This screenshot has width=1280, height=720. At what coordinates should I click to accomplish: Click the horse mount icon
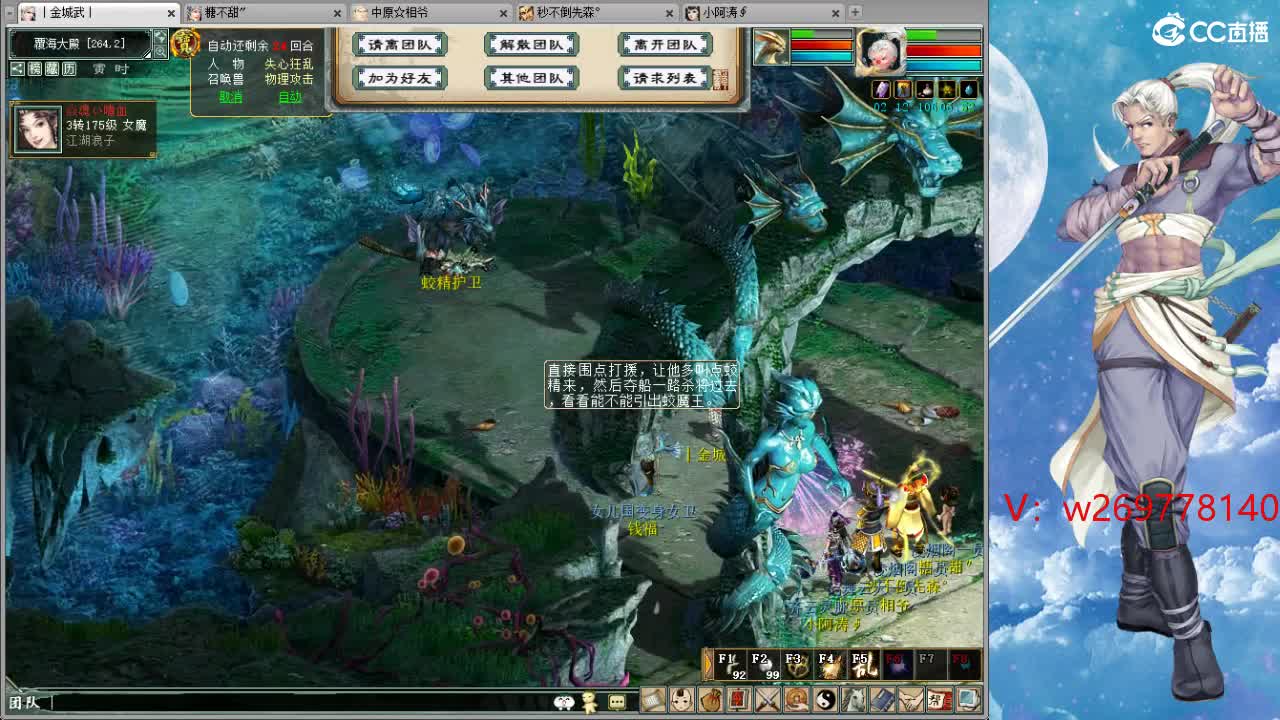click(x=852, y=701)
